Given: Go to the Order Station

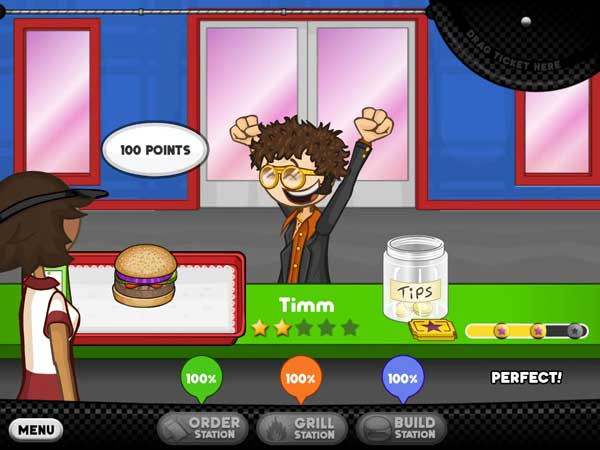Looking at the screenshot, I should (x=203, y=428).
